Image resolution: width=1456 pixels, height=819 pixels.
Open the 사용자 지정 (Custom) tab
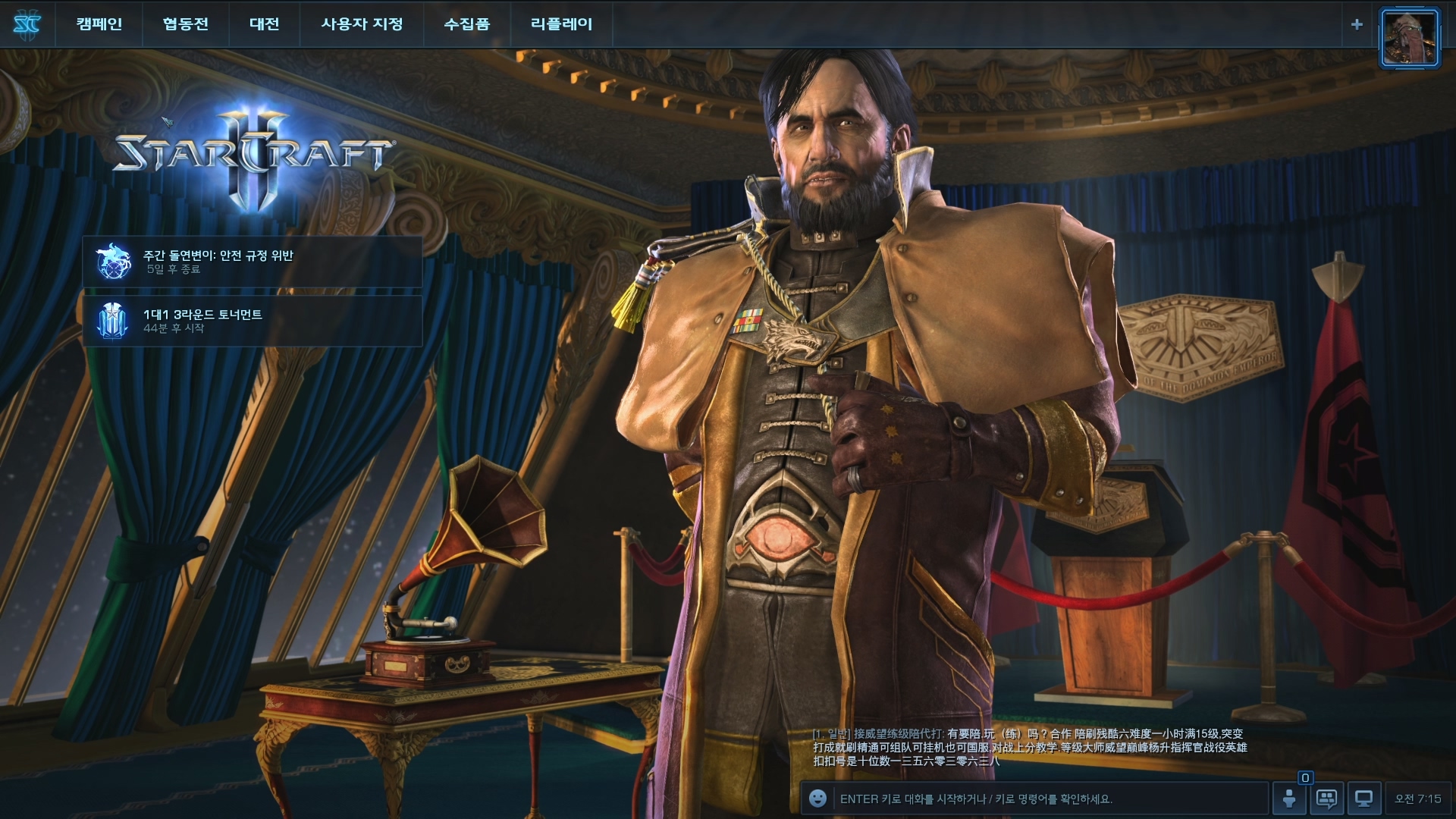(x=362, y=24)
